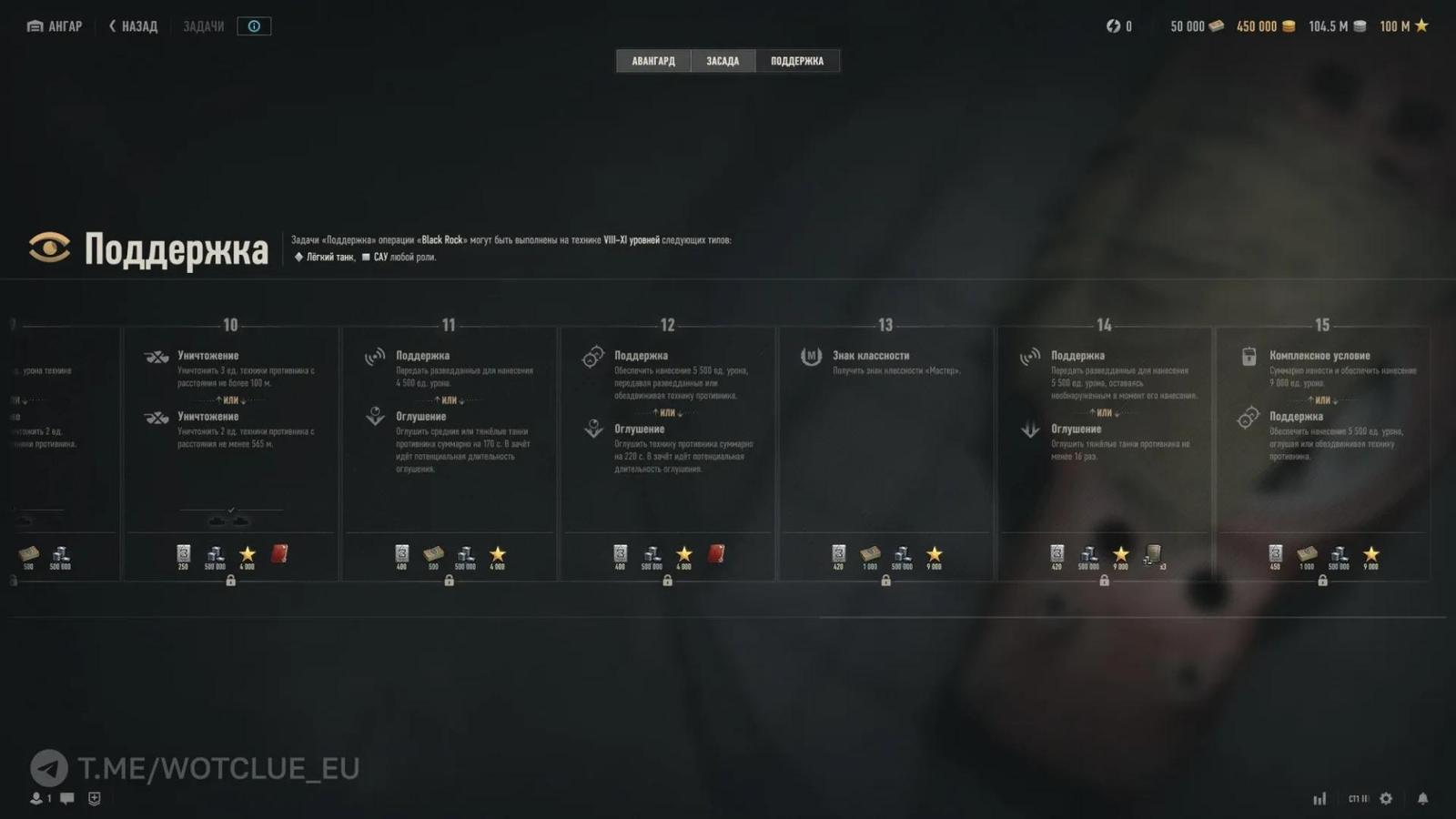Image resolution: width=1456 pixels, height=819 pixels.
Task: Click the gold coins currency icon
Action: (x=1289, y=25)
